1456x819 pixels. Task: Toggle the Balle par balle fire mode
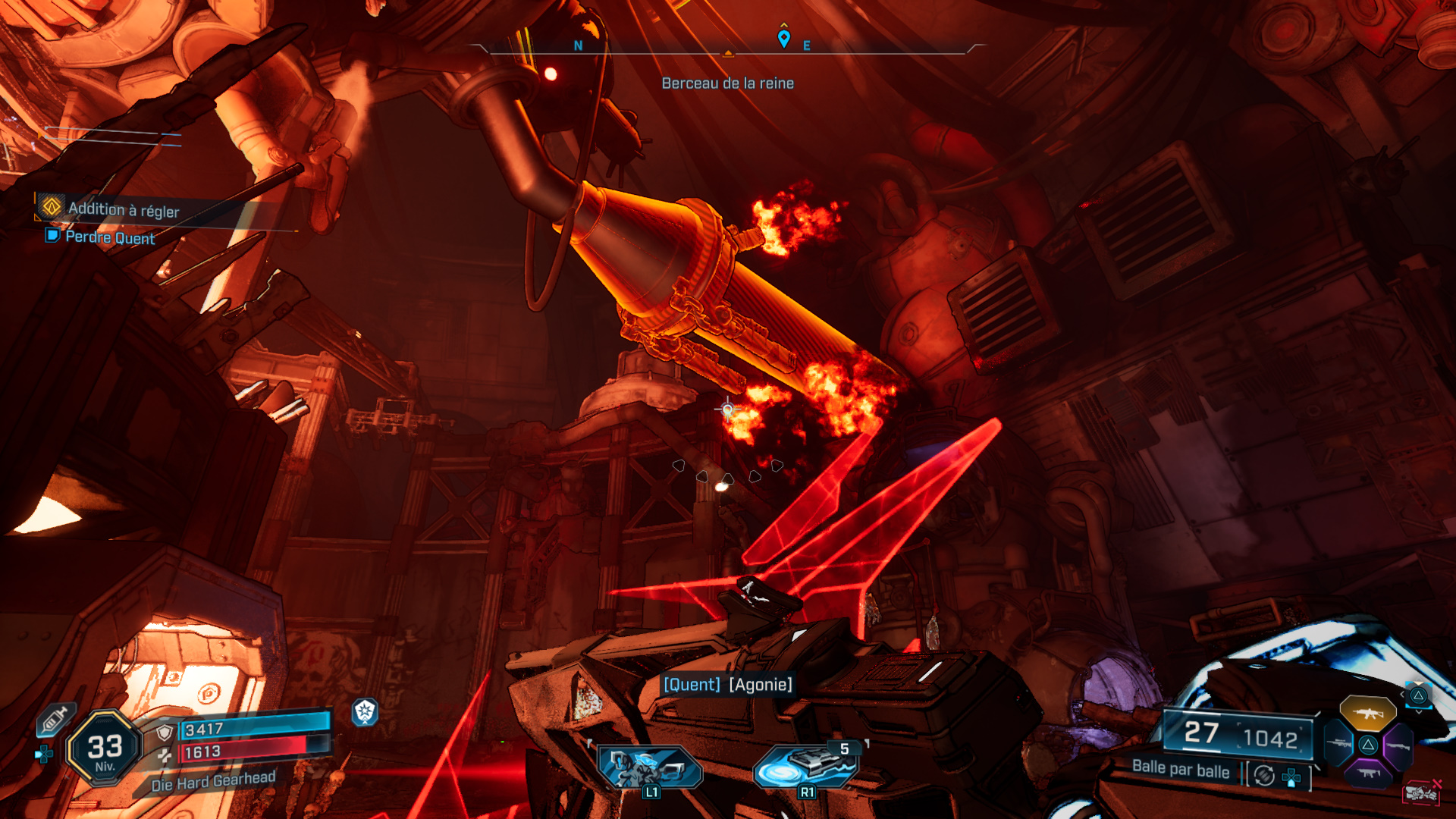coord(1181,770)
